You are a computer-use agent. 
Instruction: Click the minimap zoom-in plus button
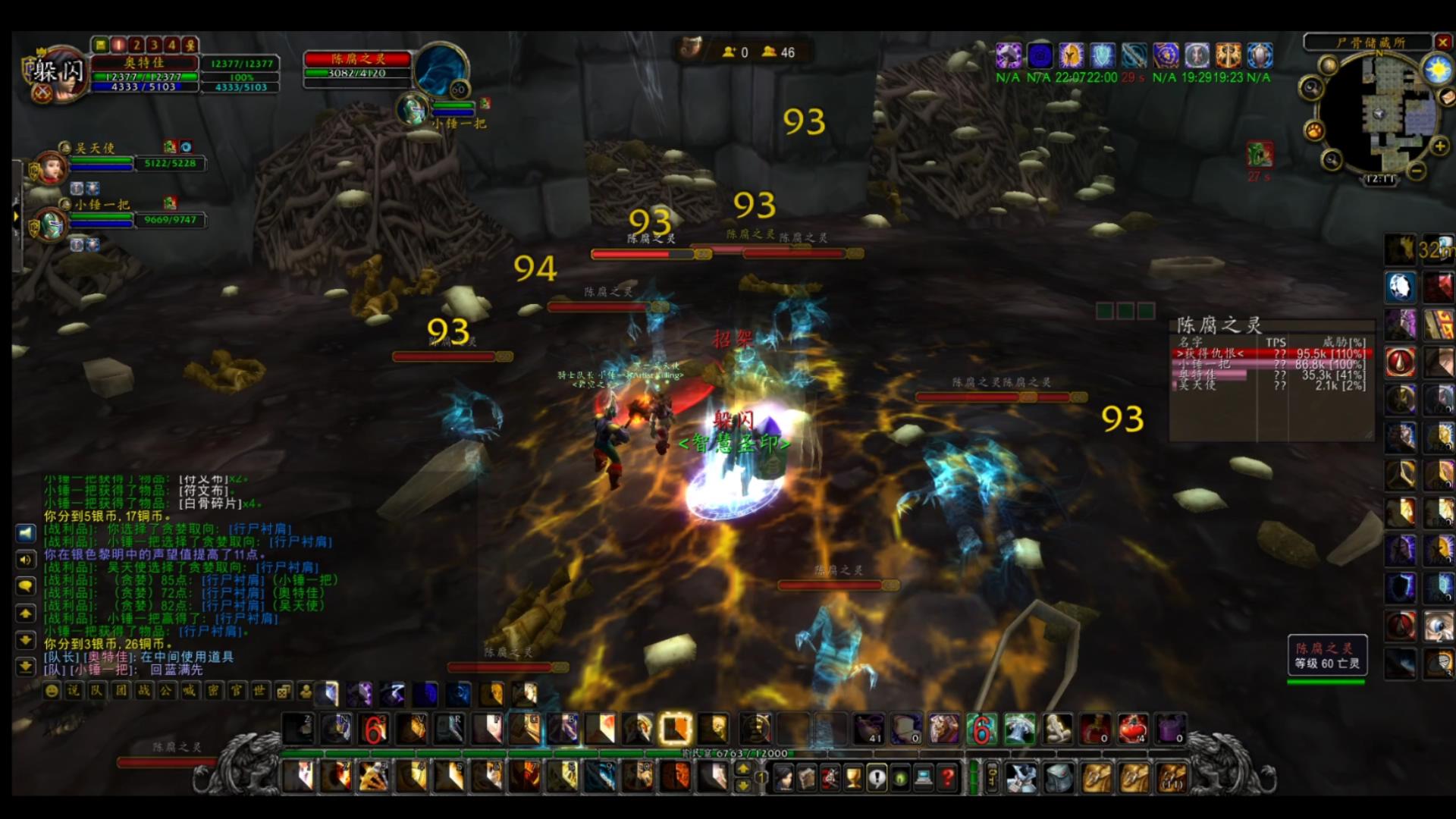point(1439,146)
